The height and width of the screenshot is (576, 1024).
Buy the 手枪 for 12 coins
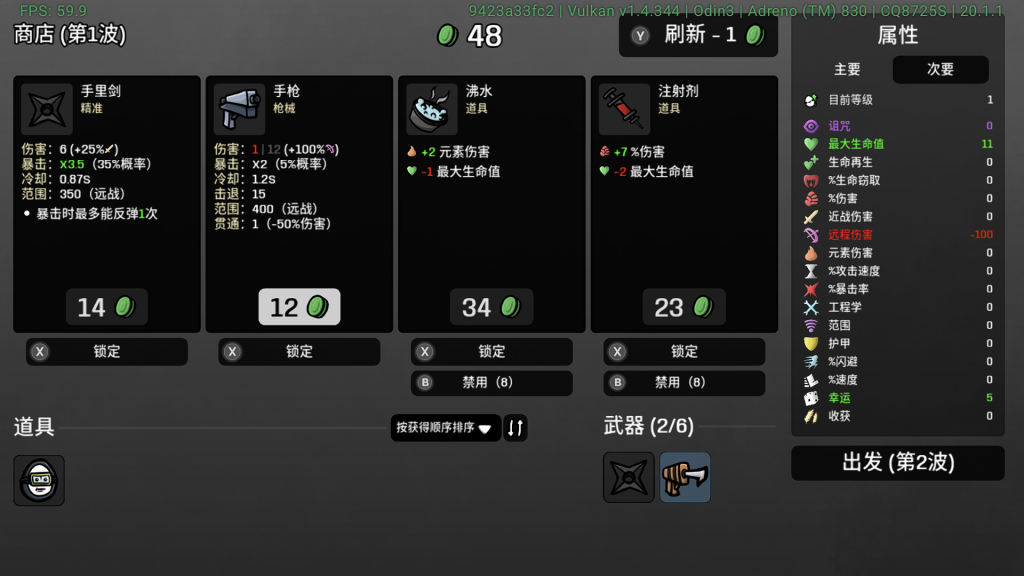point(299,307)
